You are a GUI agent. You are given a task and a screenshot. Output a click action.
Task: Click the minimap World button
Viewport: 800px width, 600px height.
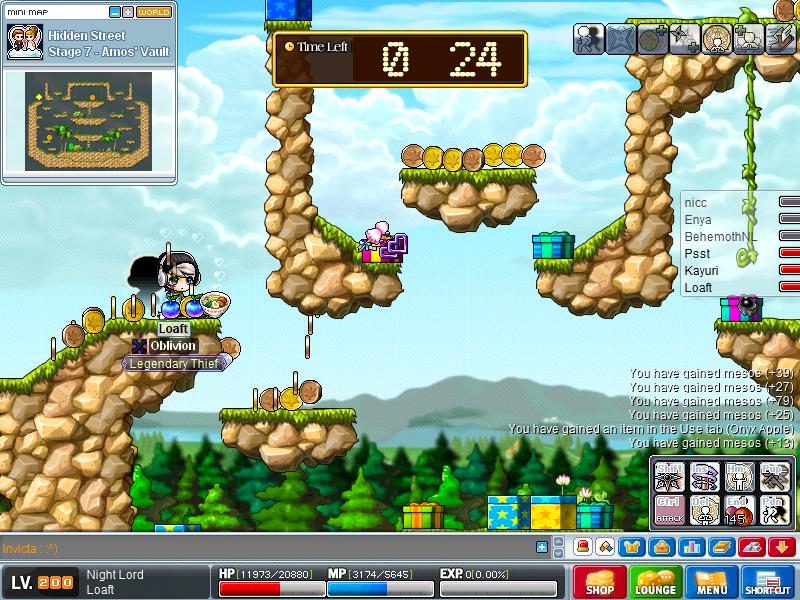pos(153,12)
